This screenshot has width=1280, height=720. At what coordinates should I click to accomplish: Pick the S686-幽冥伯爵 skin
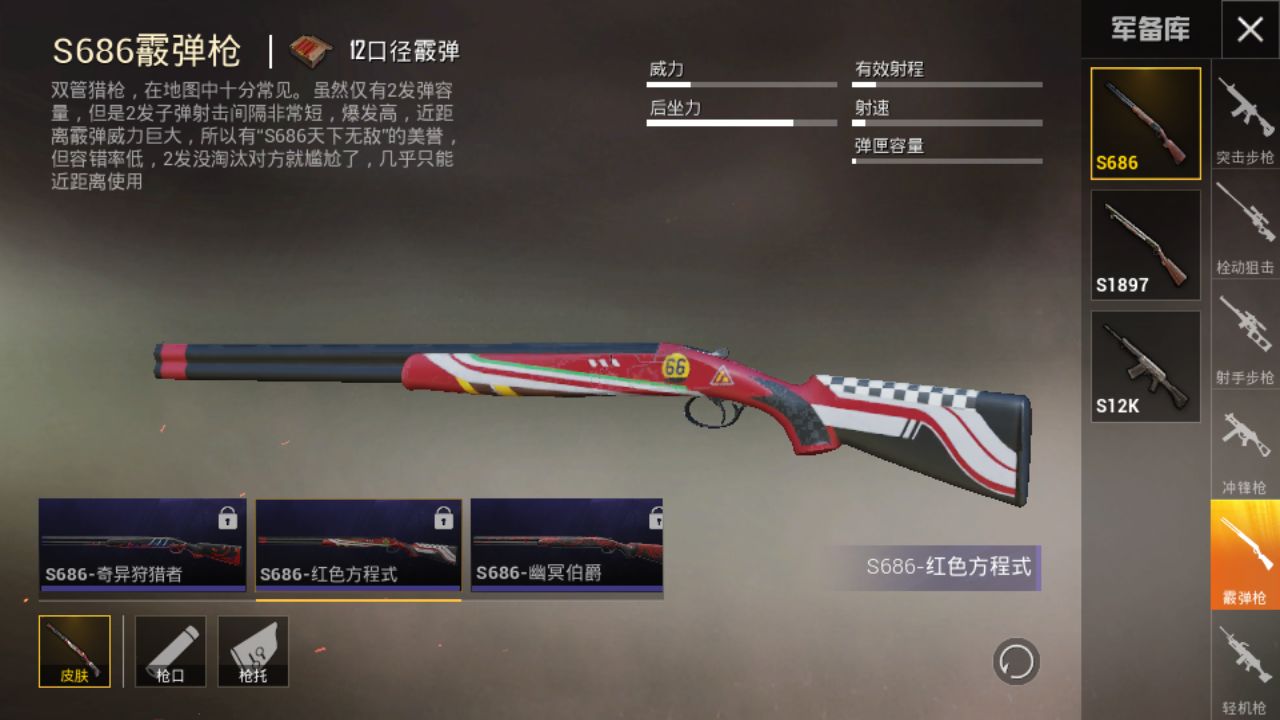click(x=566, y=545)
